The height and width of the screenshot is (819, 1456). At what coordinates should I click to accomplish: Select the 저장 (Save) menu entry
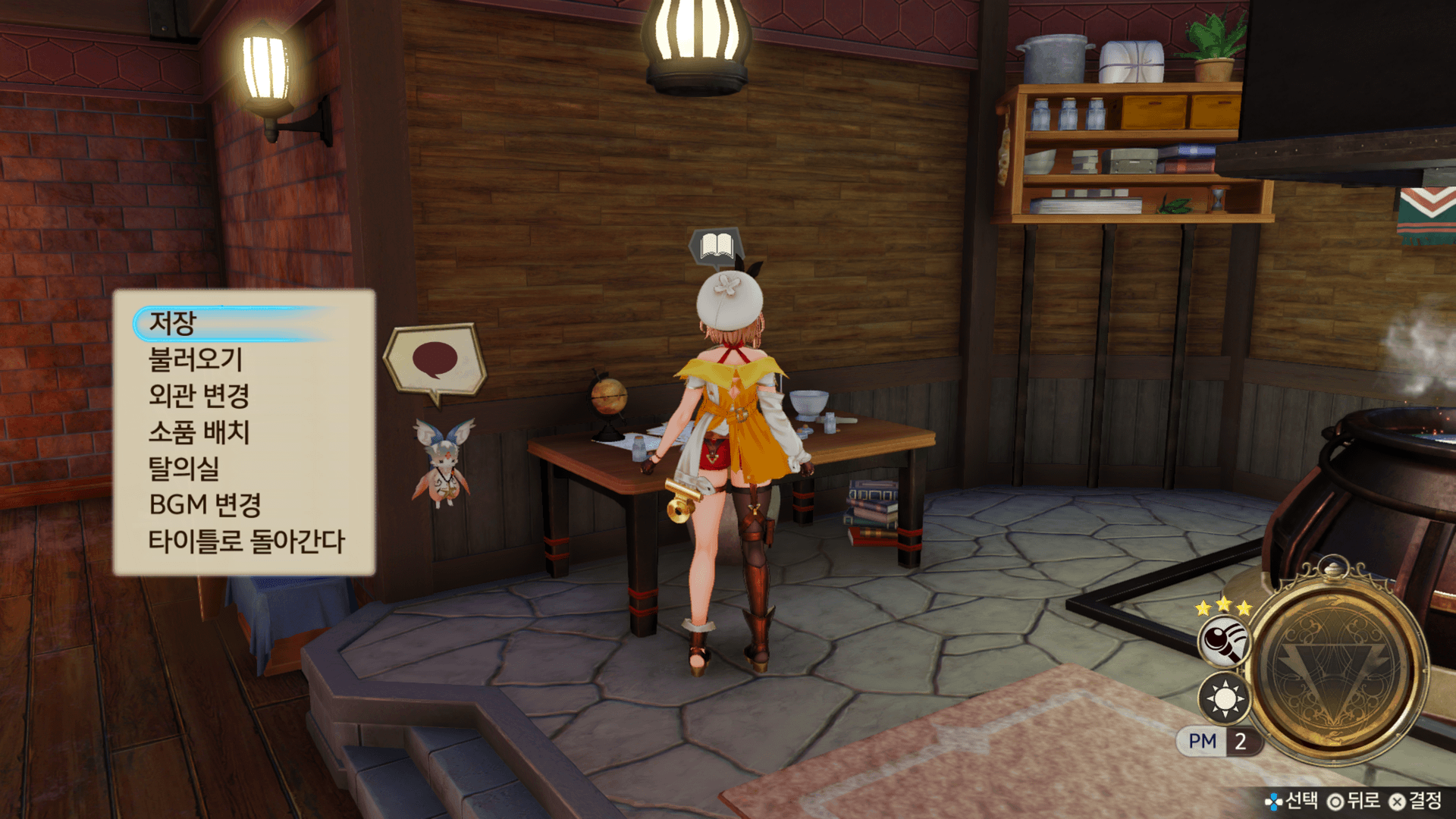click(173, 324)
